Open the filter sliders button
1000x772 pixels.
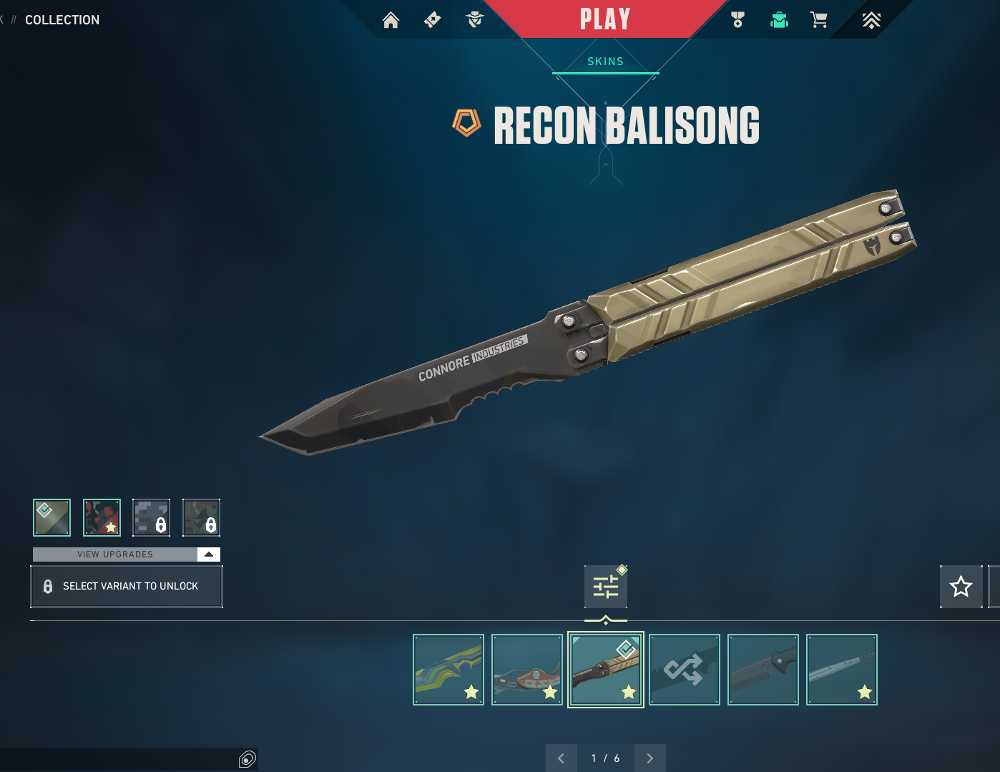click(606, 587)
